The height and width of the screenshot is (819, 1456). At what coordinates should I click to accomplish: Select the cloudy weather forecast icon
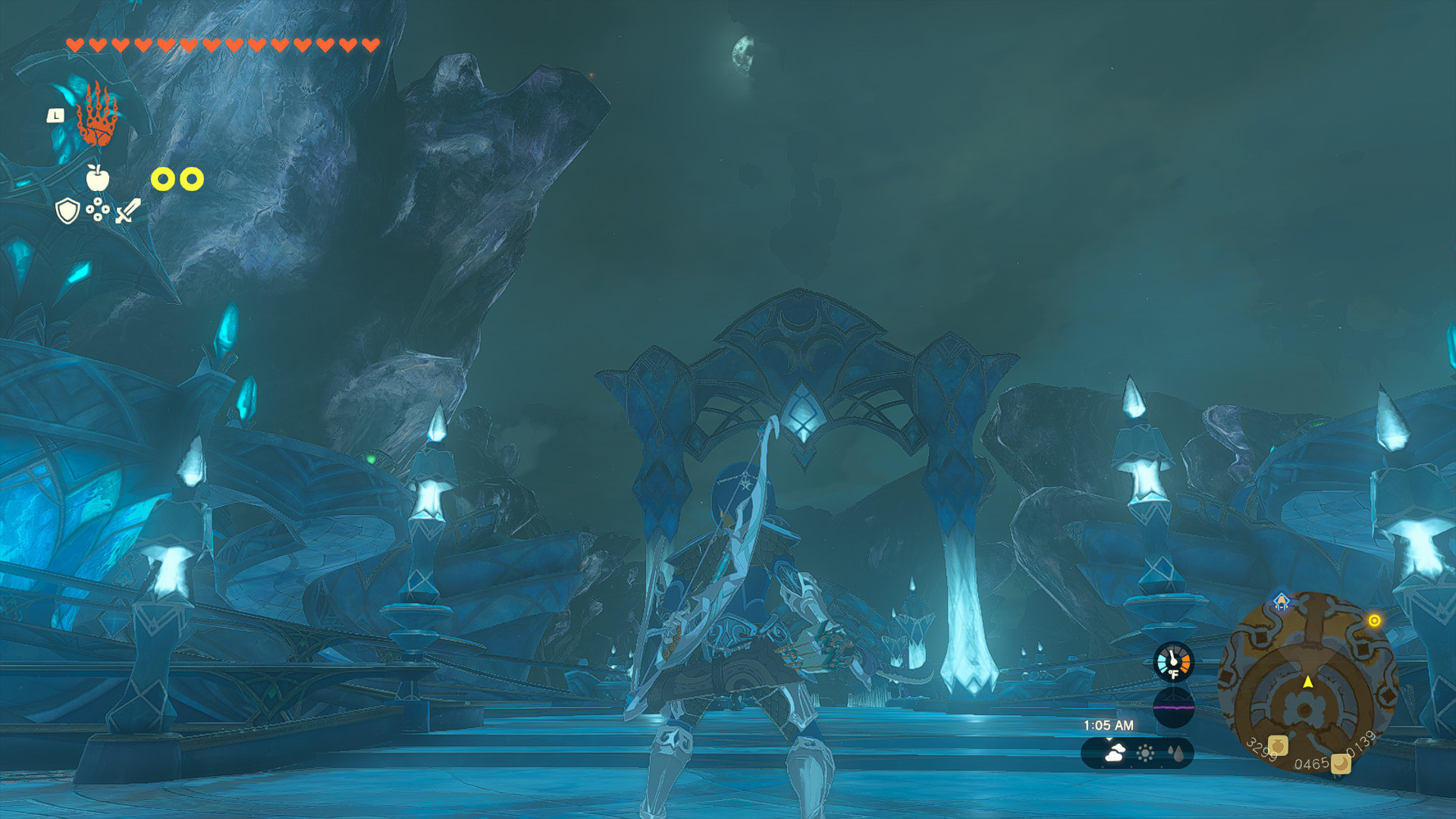(1114, 753)
